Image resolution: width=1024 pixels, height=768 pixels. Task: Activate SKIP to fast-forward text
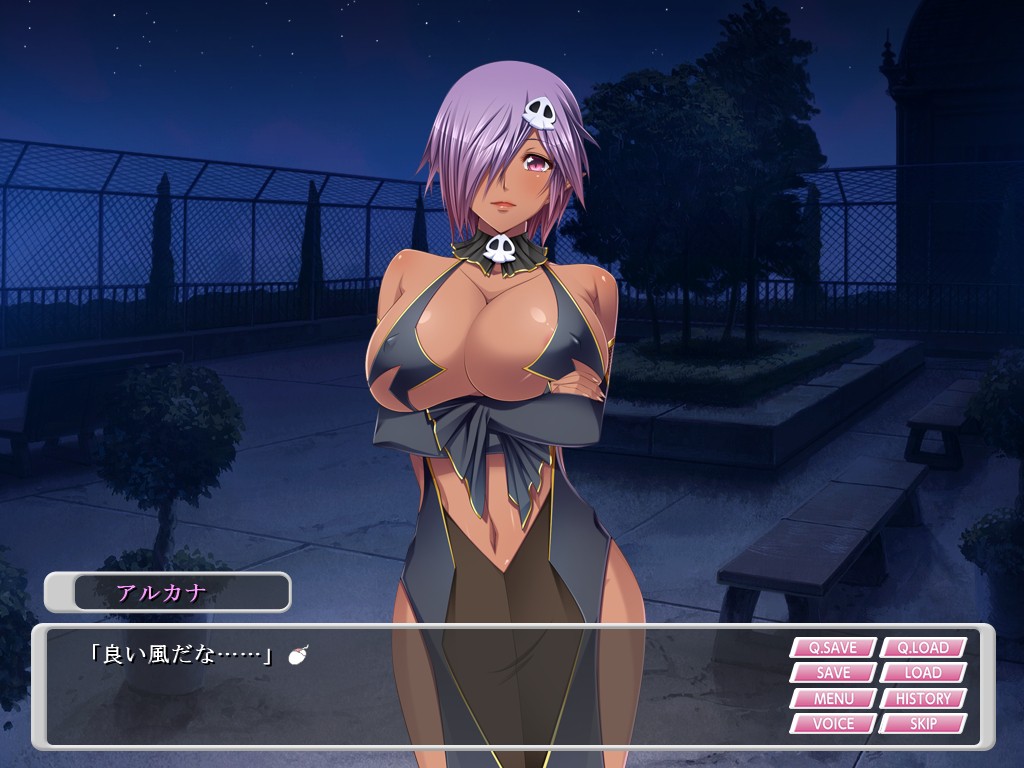923,723
